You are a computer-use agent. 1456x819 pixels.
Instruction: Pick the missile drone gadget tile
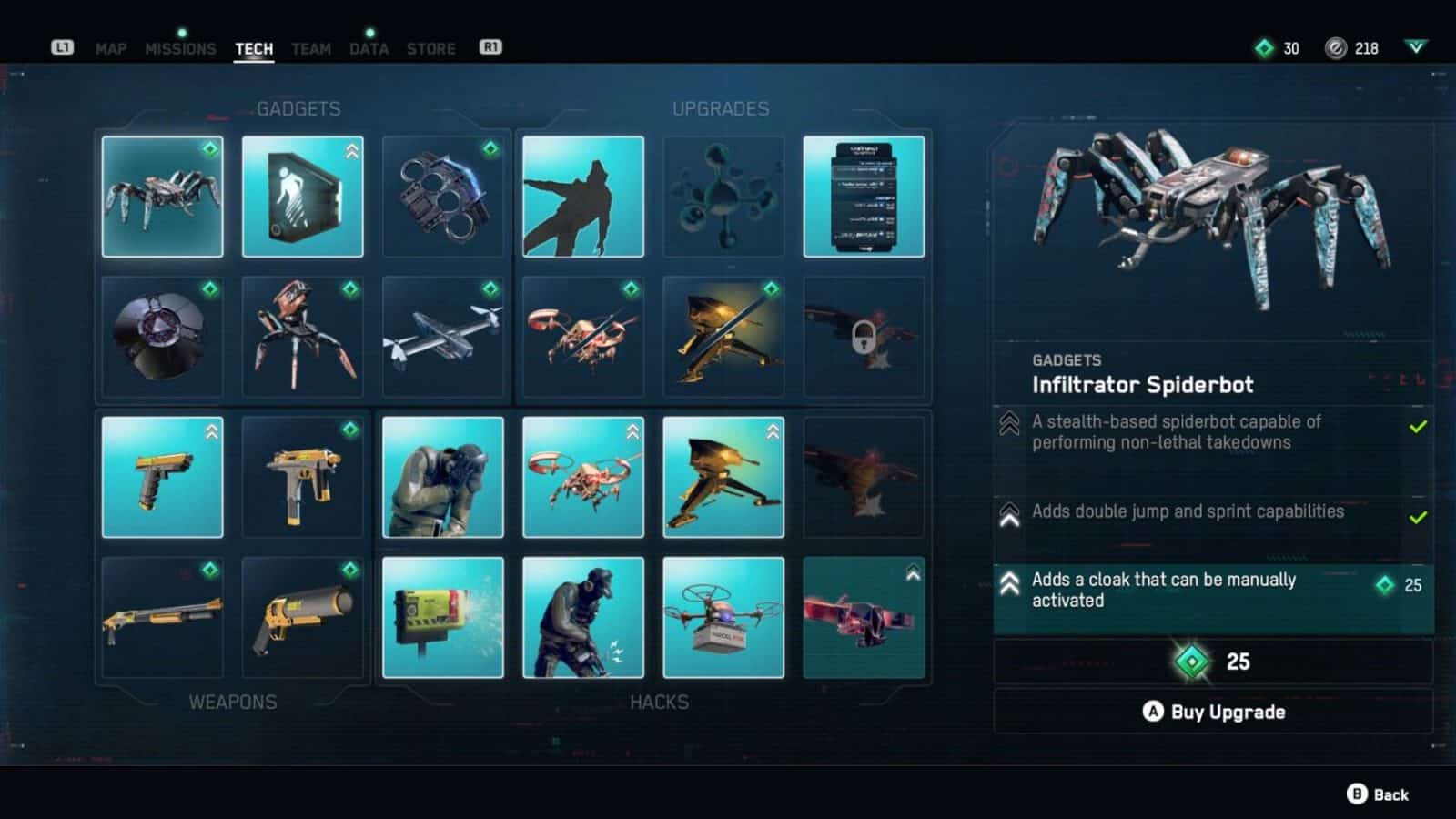coord(443,337)
